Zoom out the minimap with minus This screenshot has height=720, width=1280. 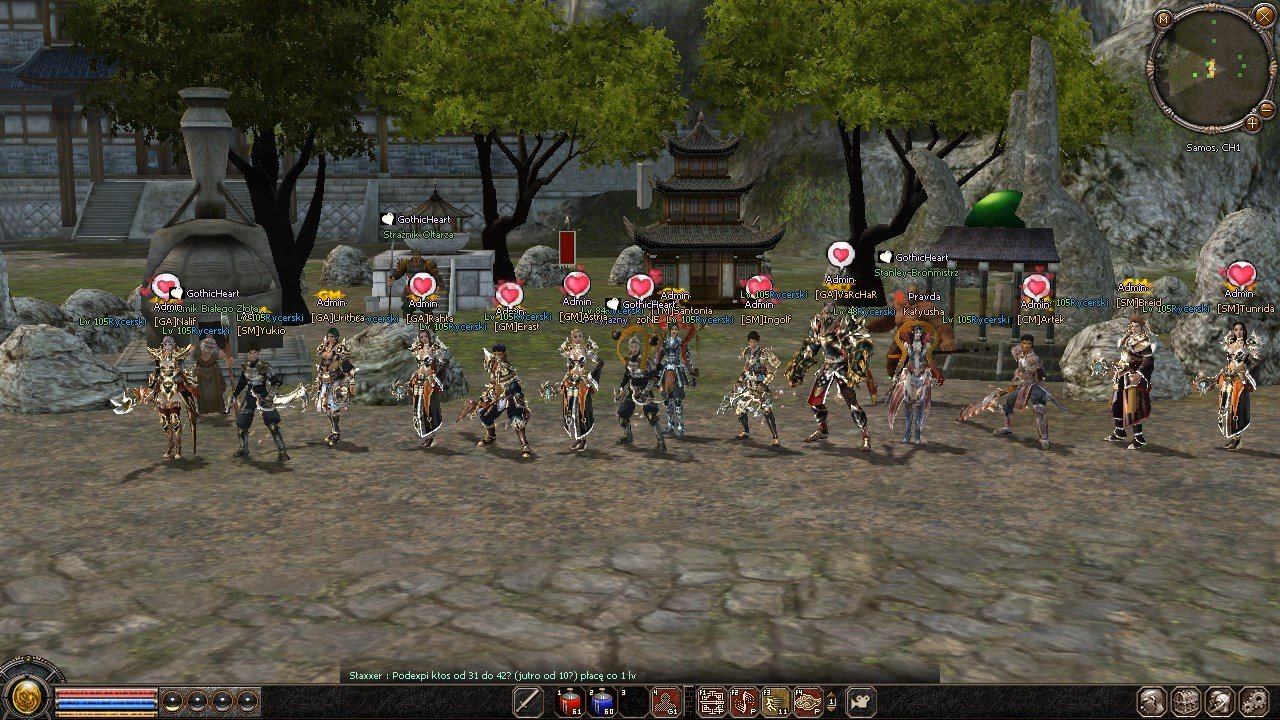click(x=1266, y=109)
